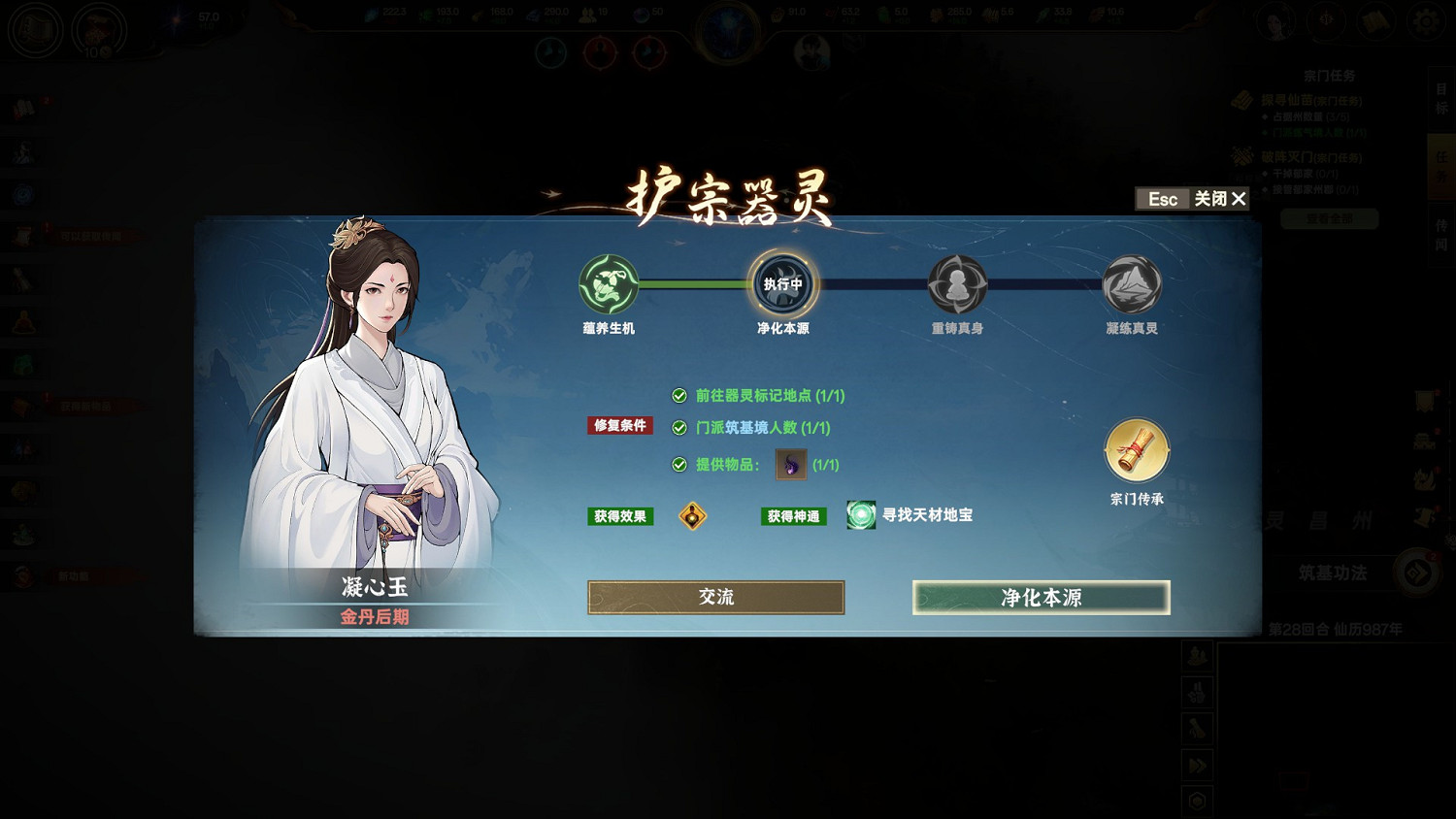Select the 重铸真身 stage icon

pyautogui.click(x=958, y=284)
